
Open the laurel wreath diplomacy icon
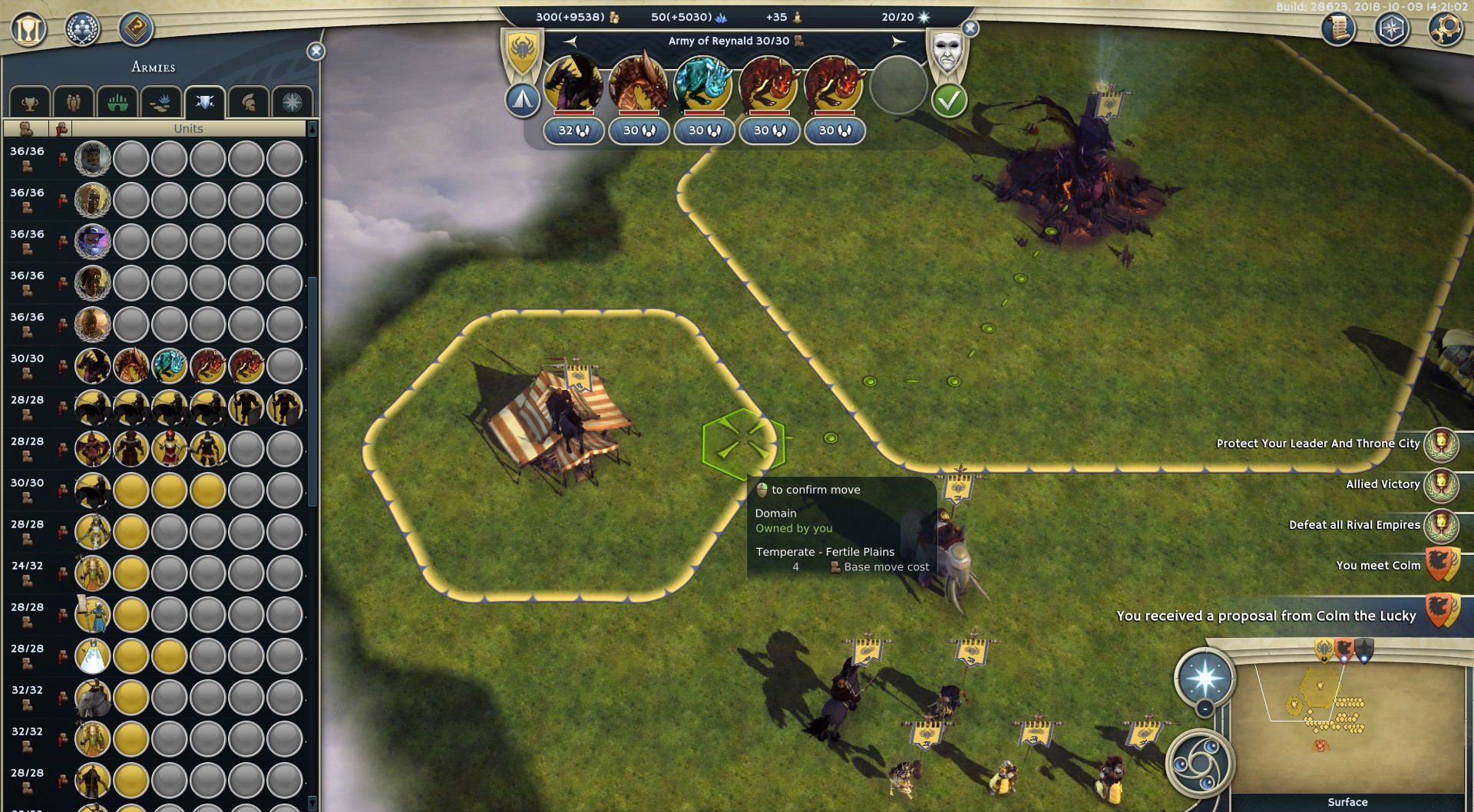[x=82, y=30]
